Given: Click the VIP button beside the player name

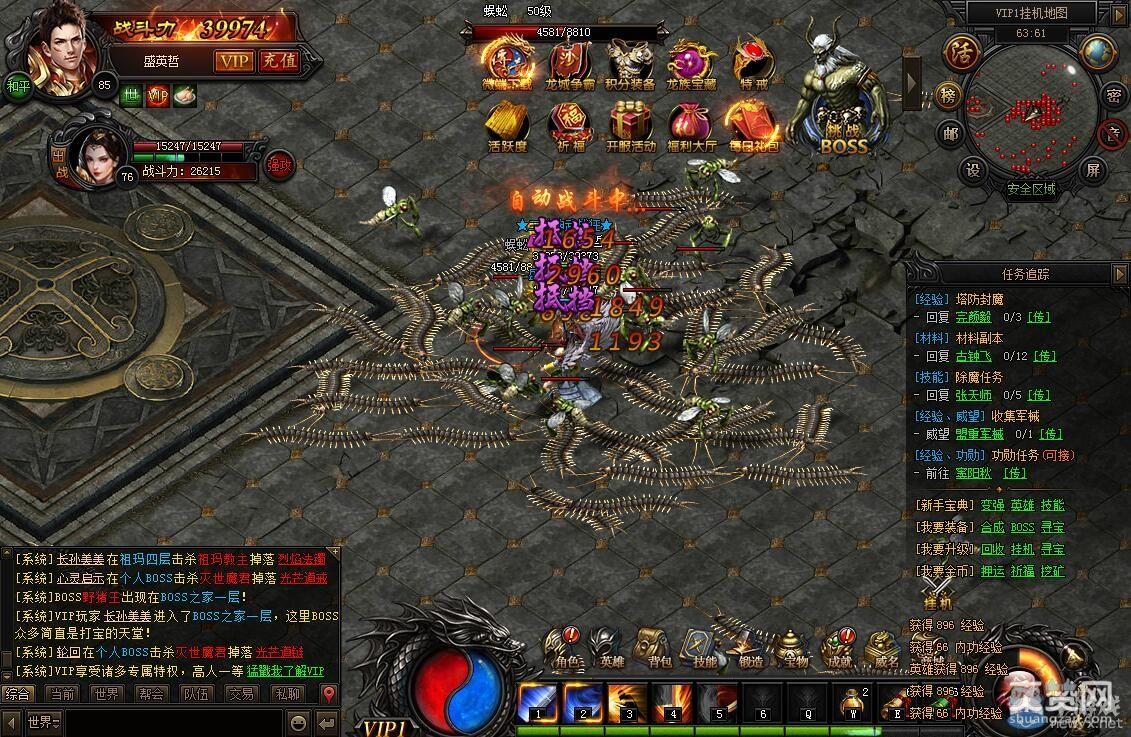Looking at the screenshot, I should click(235, 60).
